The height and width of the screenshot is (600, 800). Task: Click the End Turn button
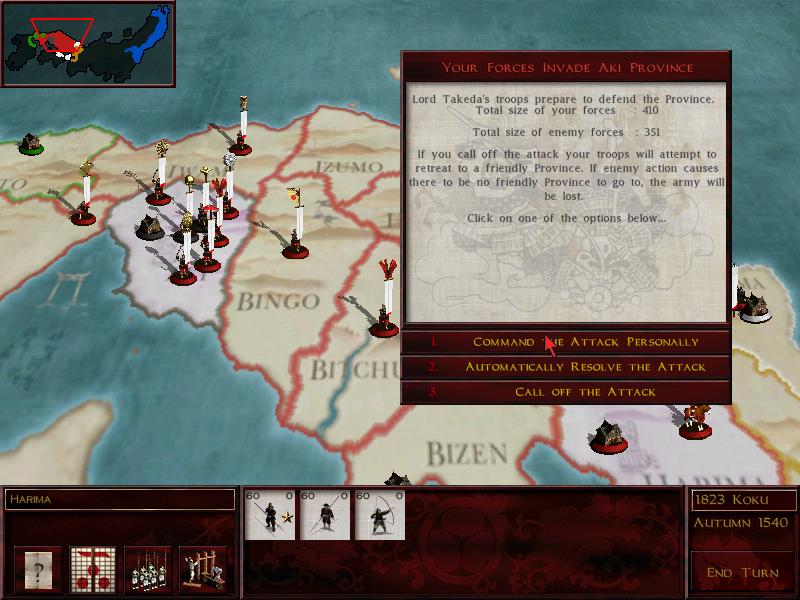(x=740, y=573)
